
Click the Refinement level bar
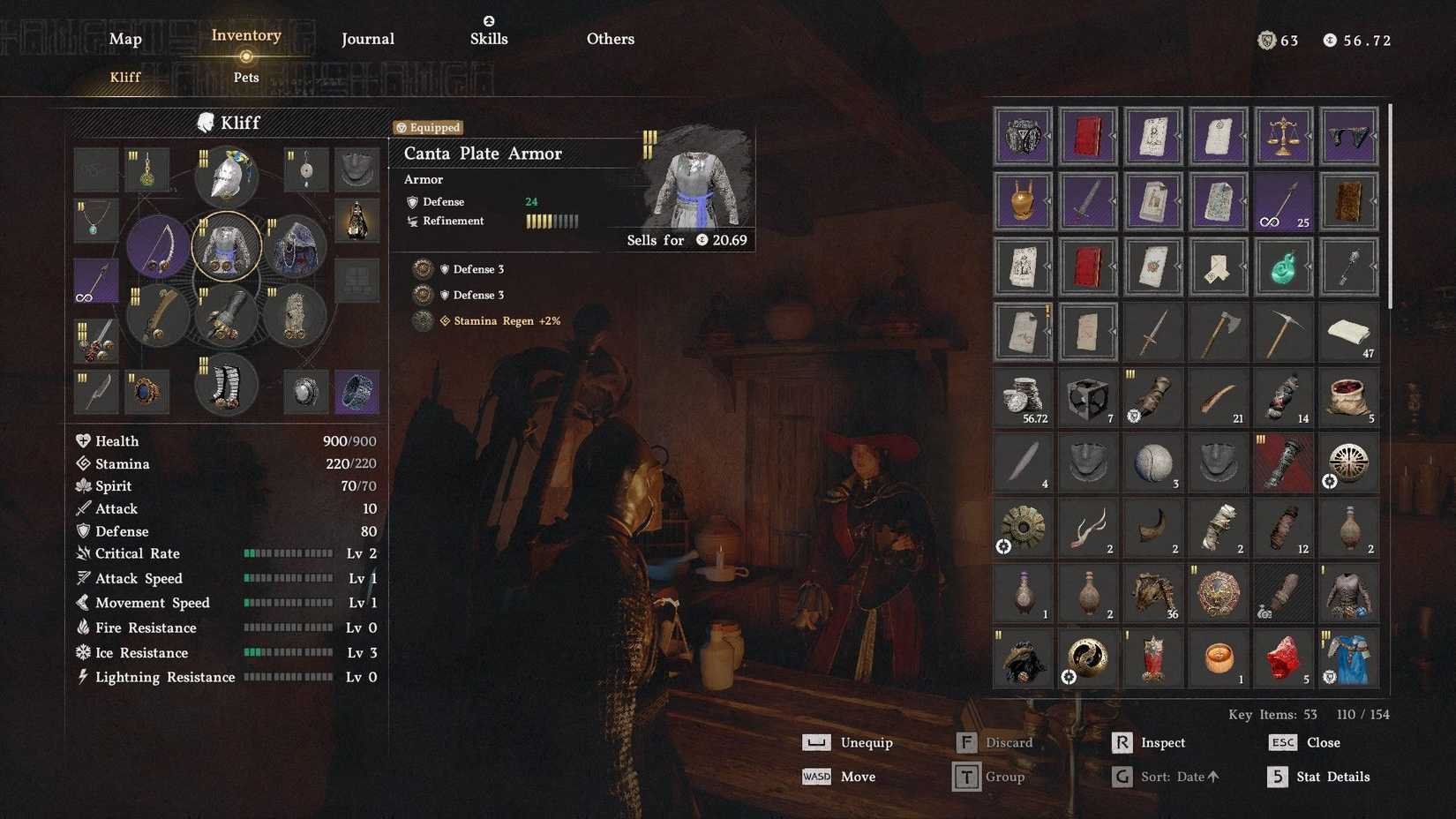[x=552, y=222]
